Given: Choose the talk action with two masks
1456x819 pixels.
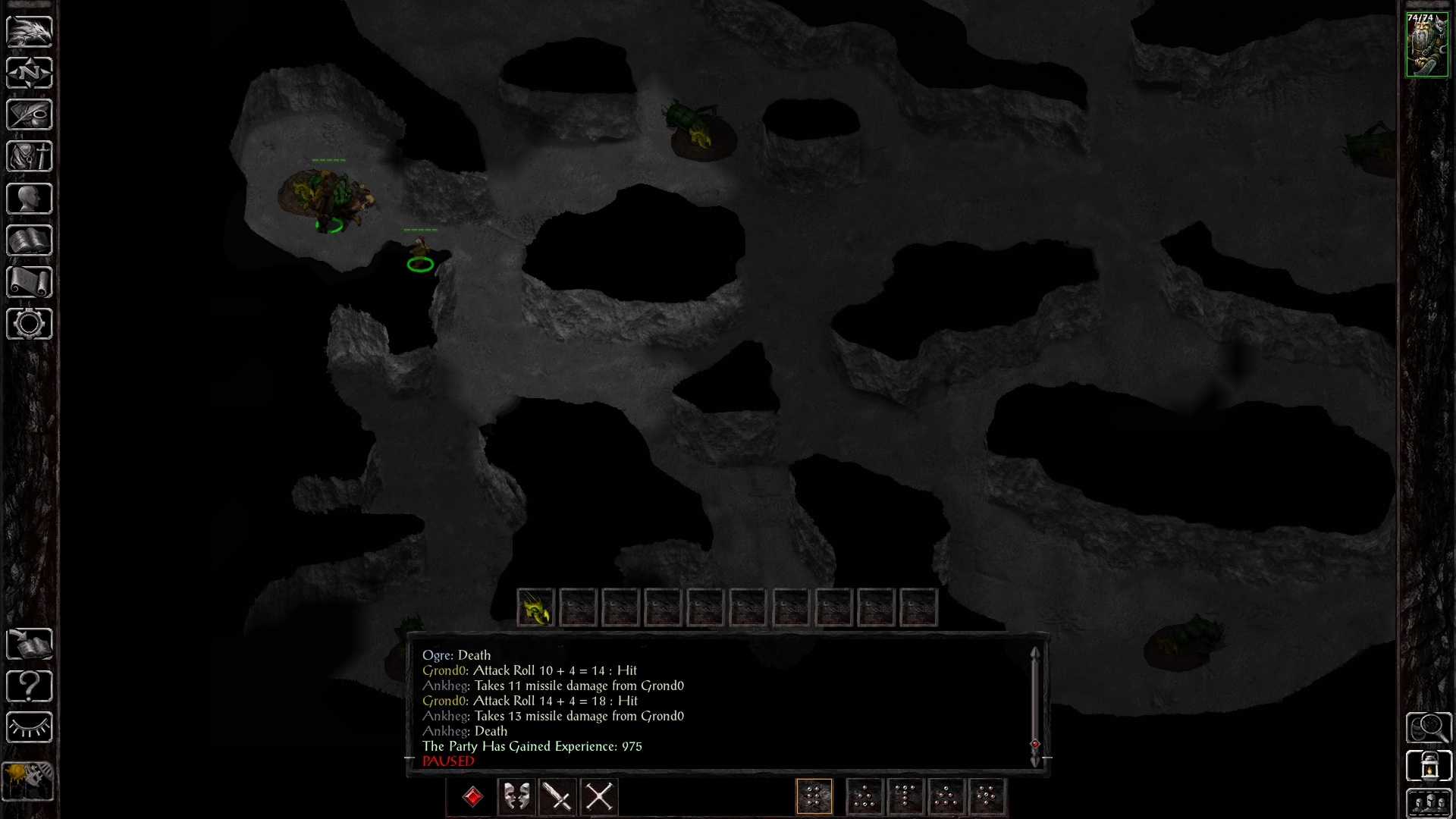Looking at the screenshot, I should coord(517,797).
